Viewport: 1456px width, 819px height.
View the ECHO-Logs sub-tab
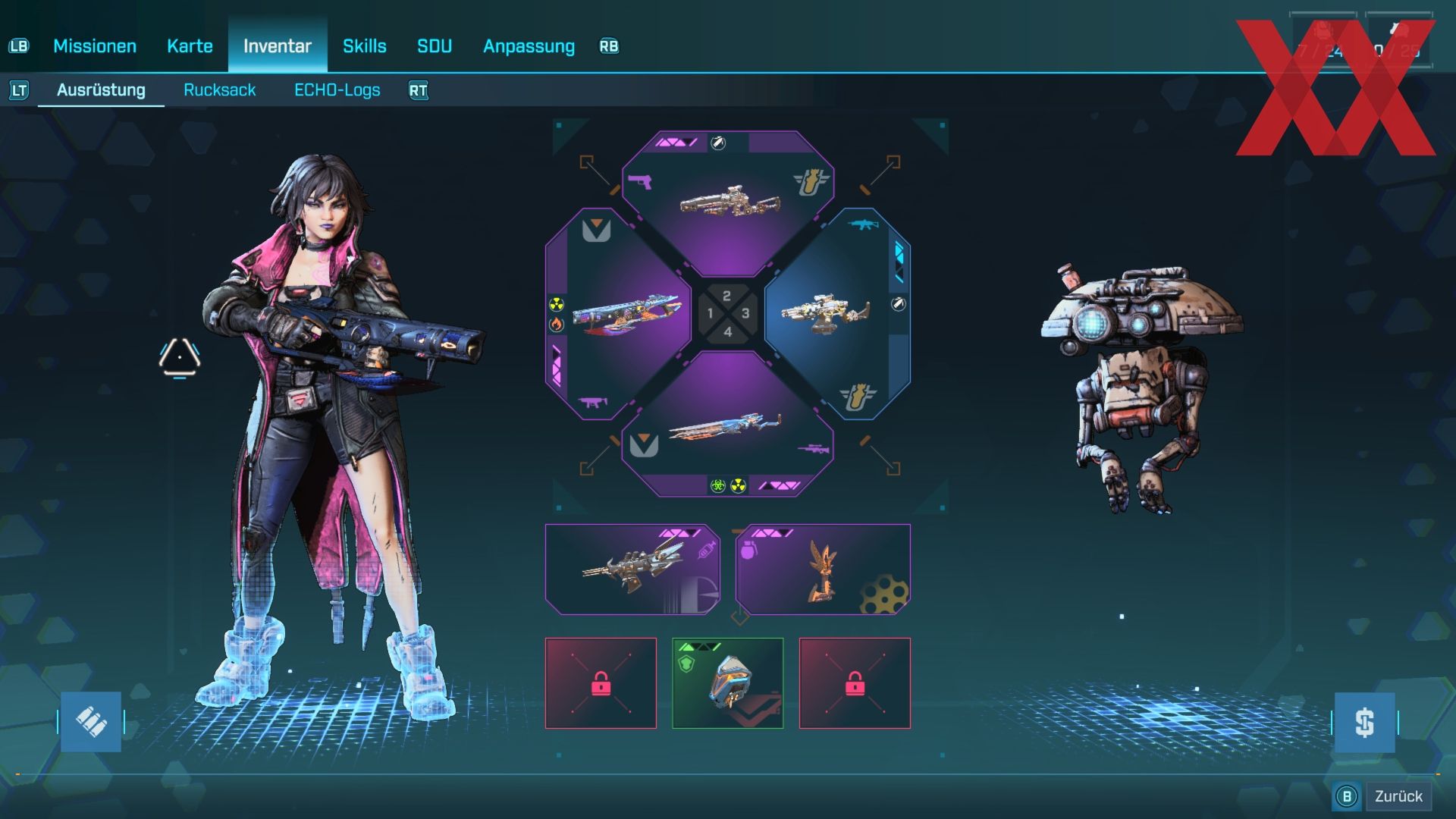(337, 90)
